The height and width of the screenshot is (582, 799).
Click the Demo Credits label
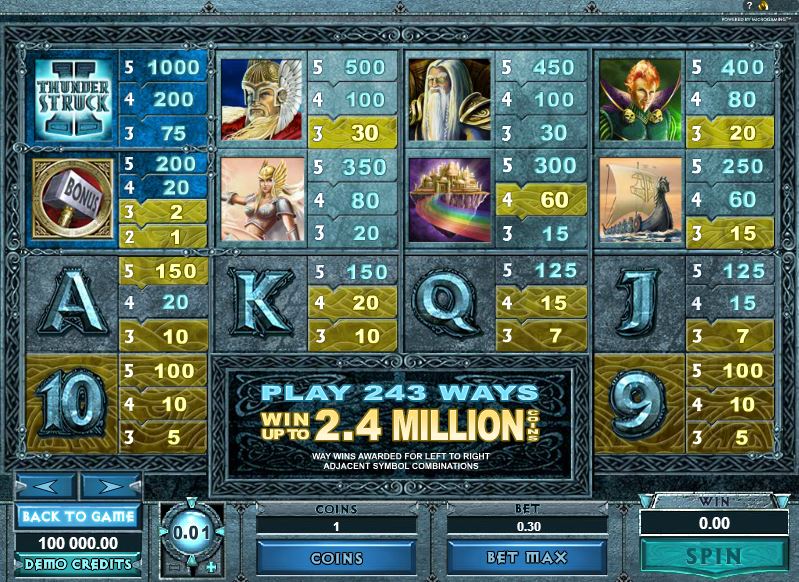77,564
